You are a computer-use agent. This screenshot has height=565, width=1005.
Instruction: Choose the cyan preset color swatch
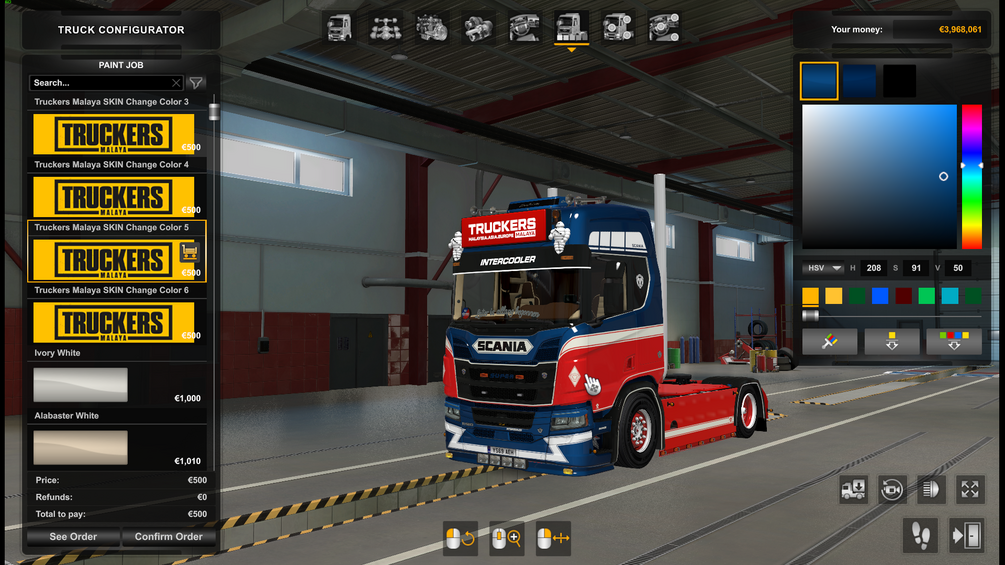click(950, 296)
